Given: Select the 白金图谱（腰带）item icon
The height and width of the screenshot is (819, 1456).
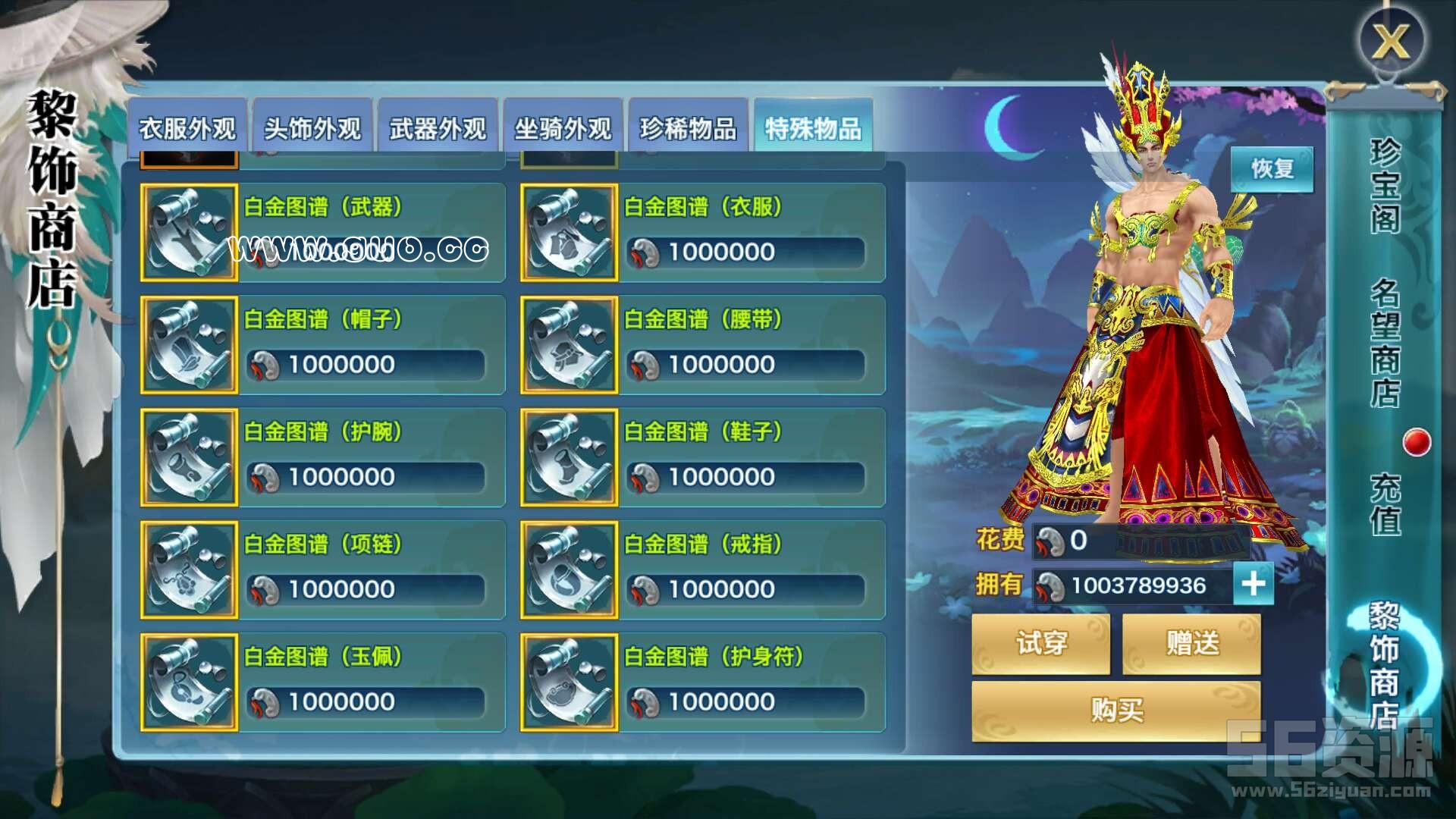Looking at the screenshot, I should point(570,345).
